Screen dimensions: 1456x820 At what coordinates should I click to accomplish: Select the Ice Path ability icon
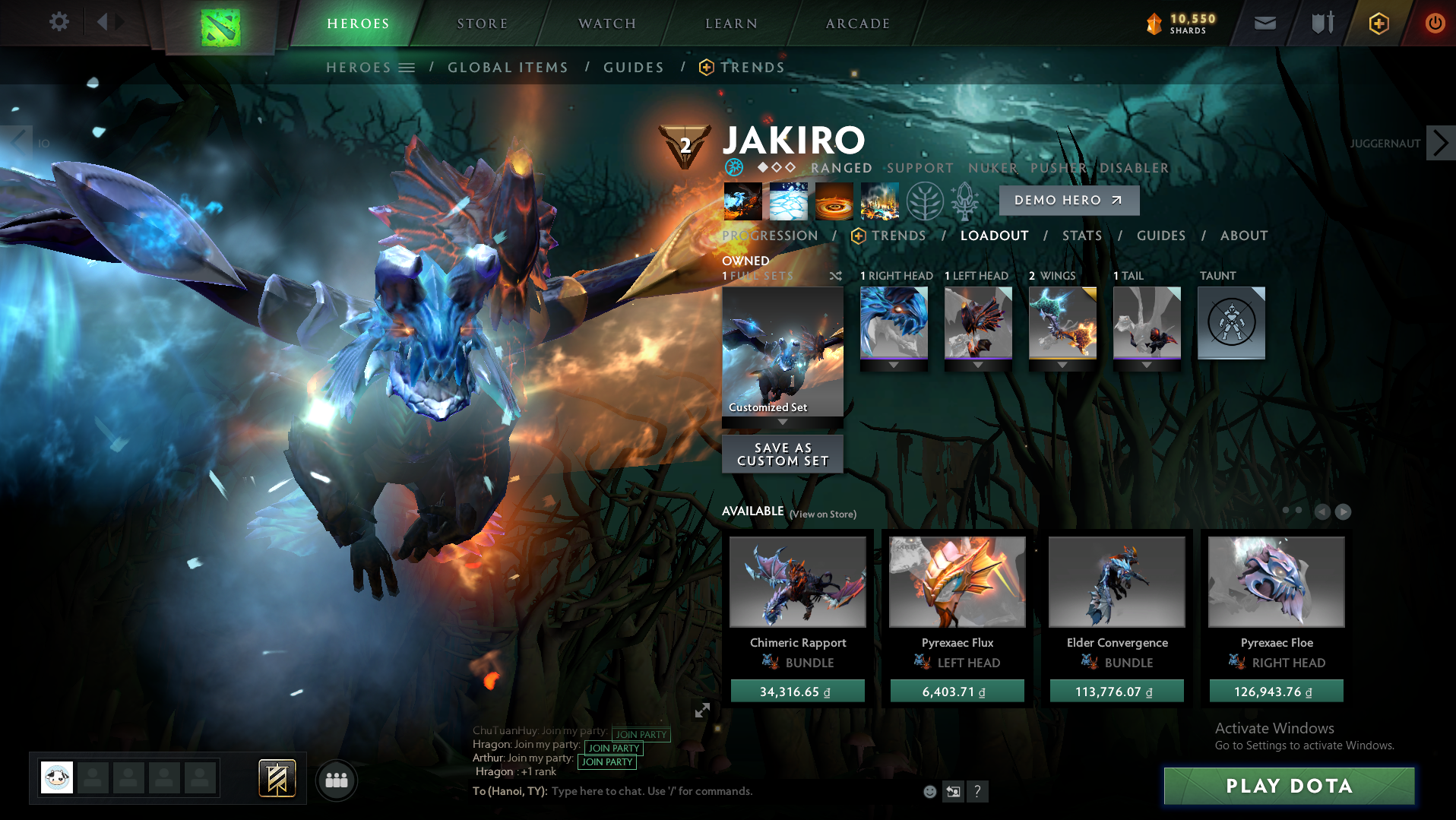788,201
